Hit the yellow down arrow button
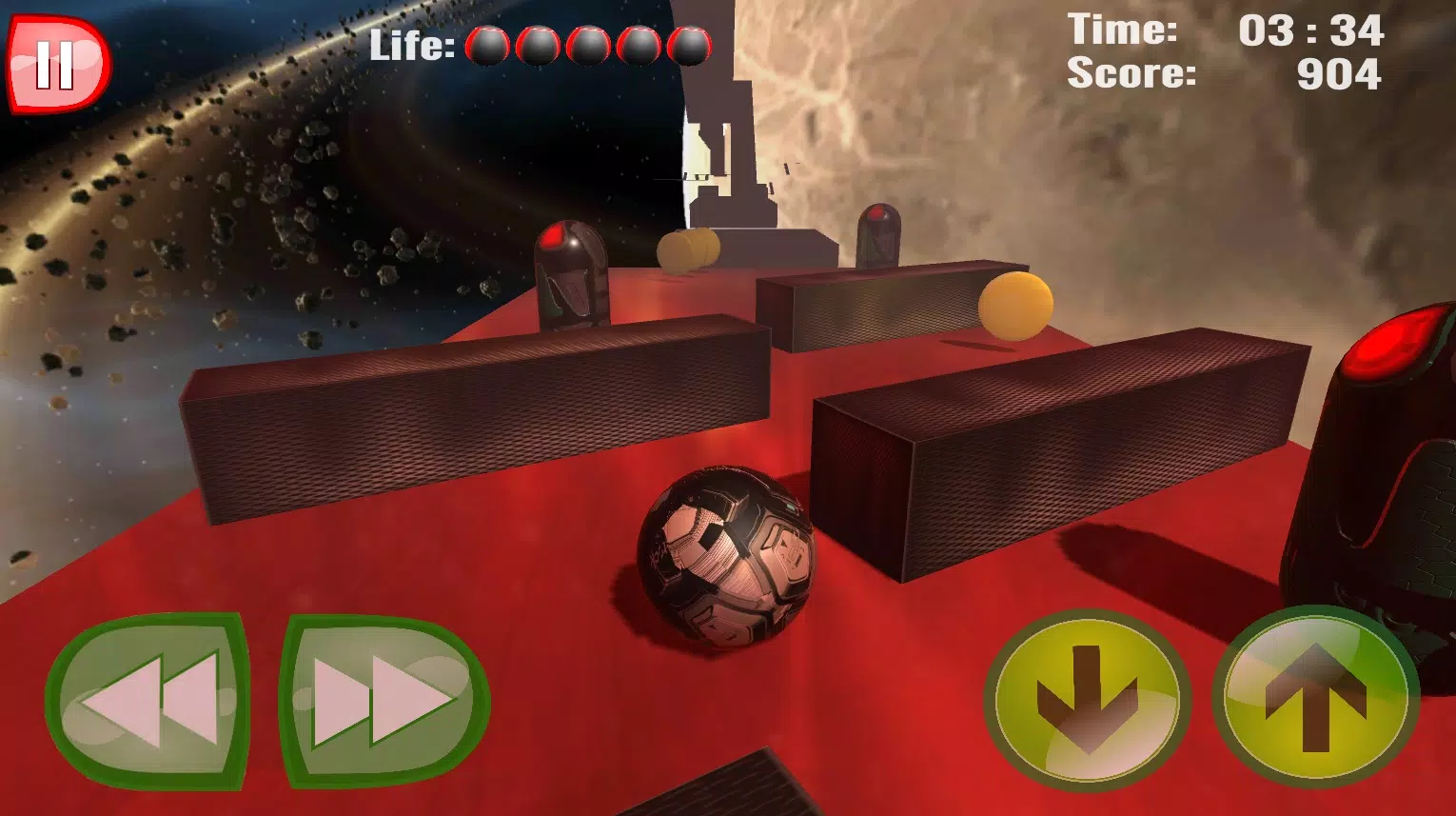This screenshot has height=816, width=1456. (1086, 702)
